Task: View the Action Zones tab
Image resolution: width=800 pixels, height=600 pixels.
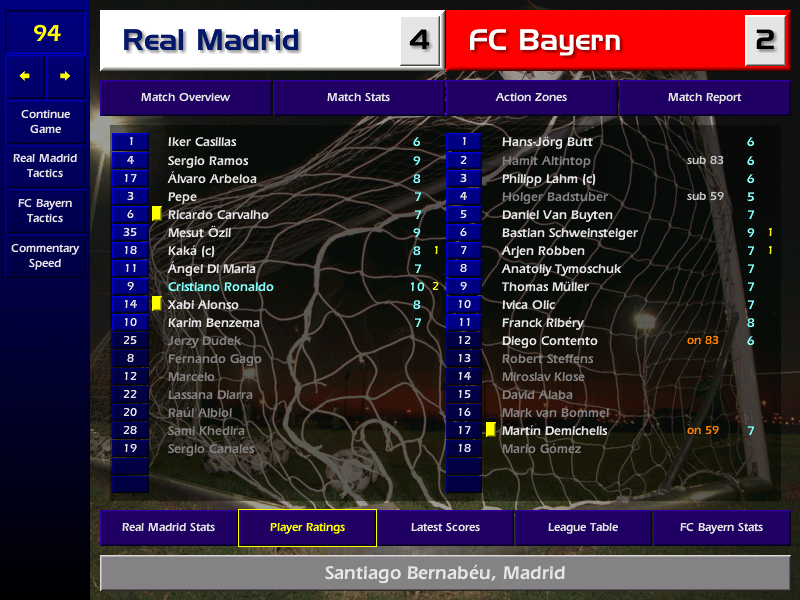Action: click(531, 98)
